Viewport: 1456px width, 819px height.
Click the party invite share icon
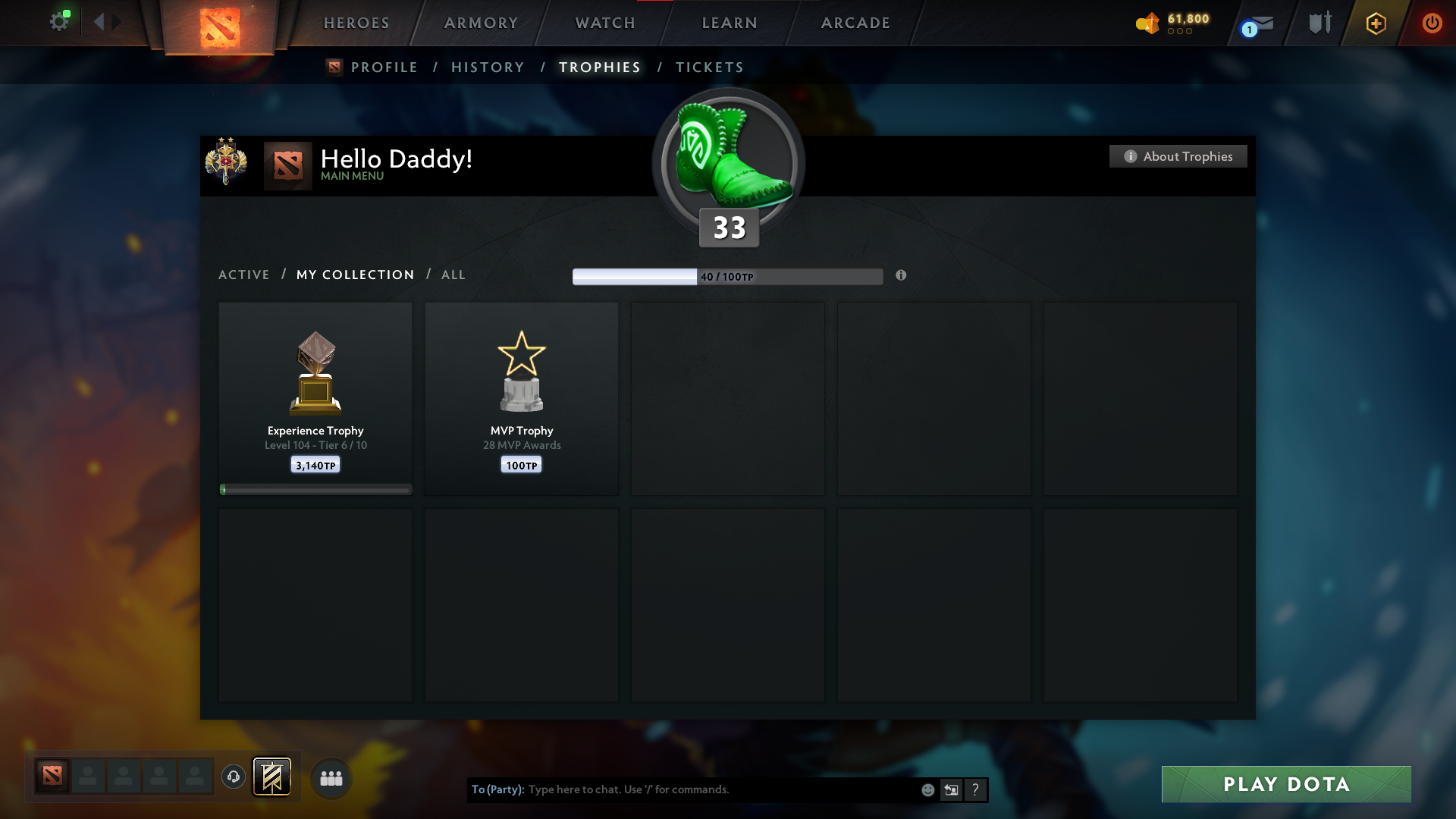coord(952,789)
